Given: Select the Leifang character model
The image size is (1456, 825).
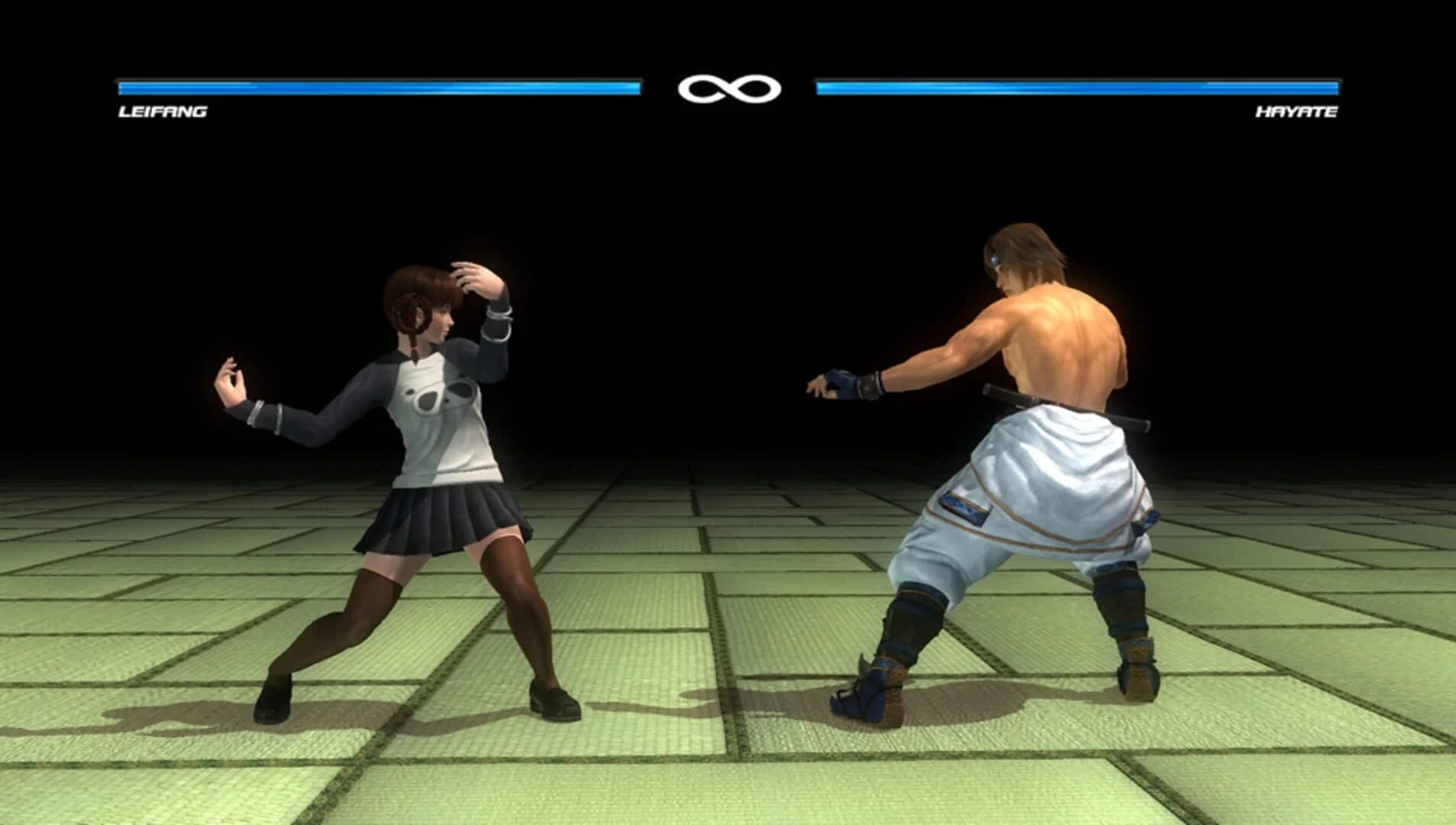Looking at the screenshot, I should [428, 458].
